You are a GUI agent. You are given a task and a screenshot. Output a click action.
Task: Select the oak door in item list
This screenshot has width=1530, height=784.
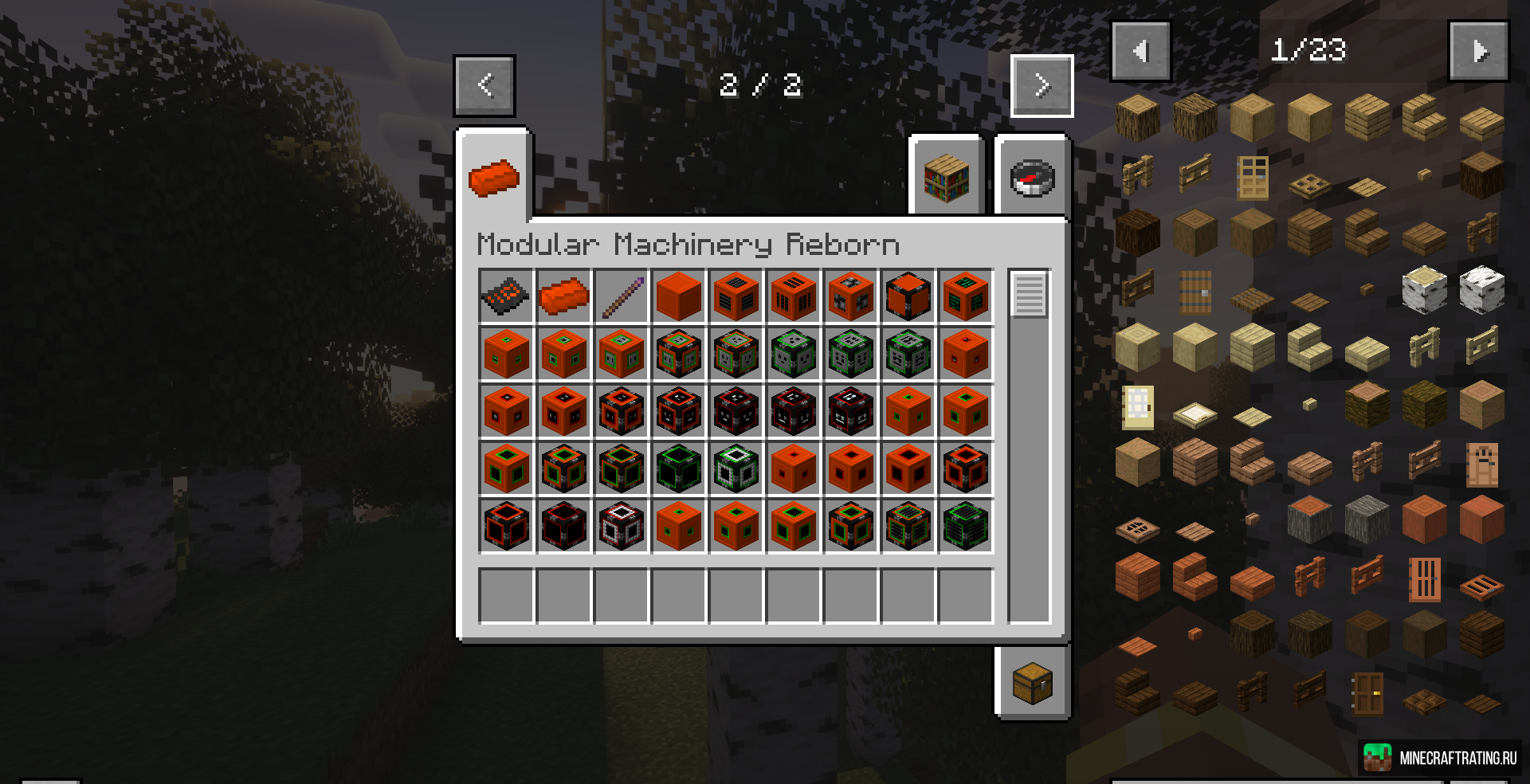pos(1252,177)
